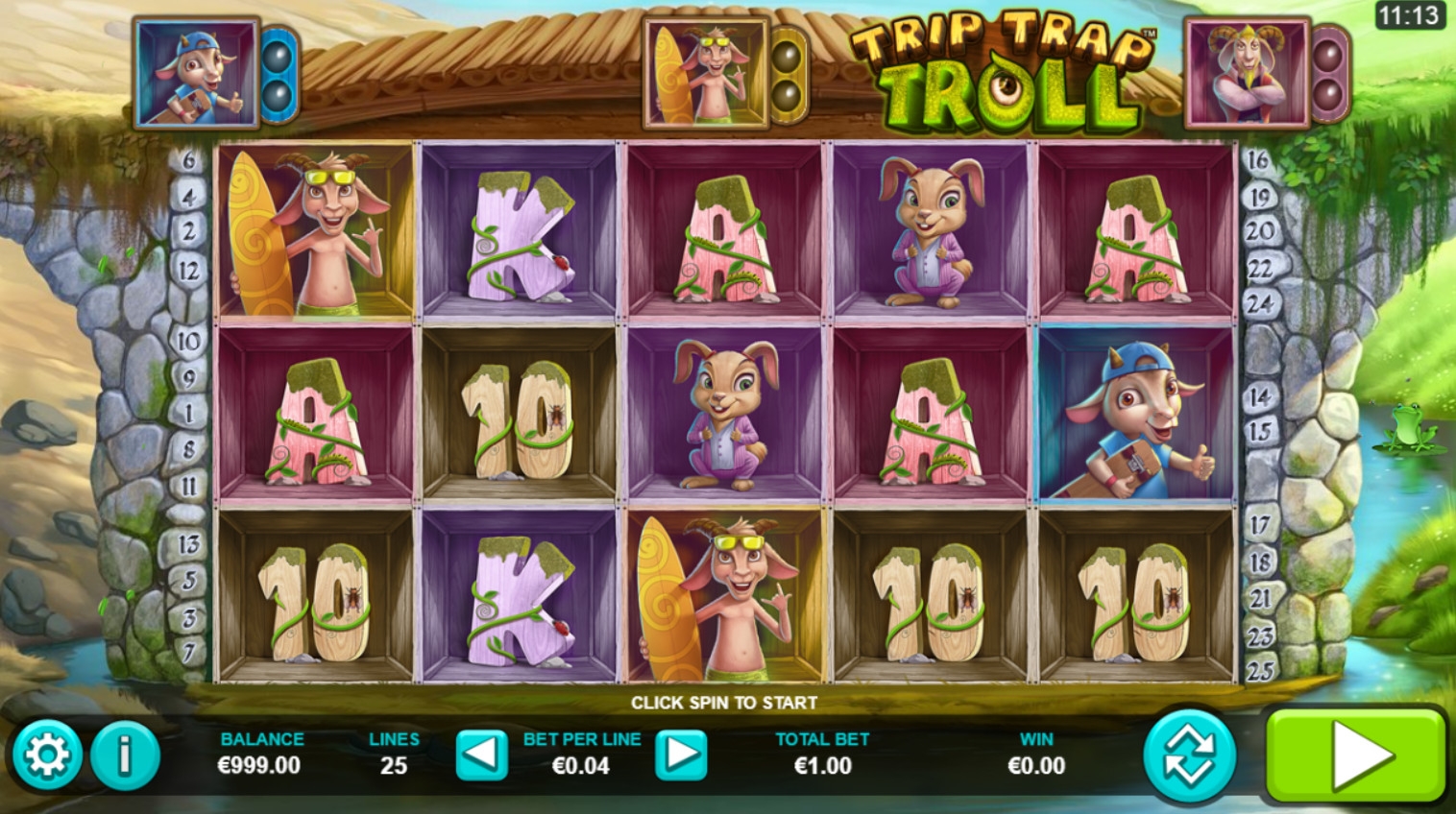Select payline number 10 marker

(x=188, y=341)
